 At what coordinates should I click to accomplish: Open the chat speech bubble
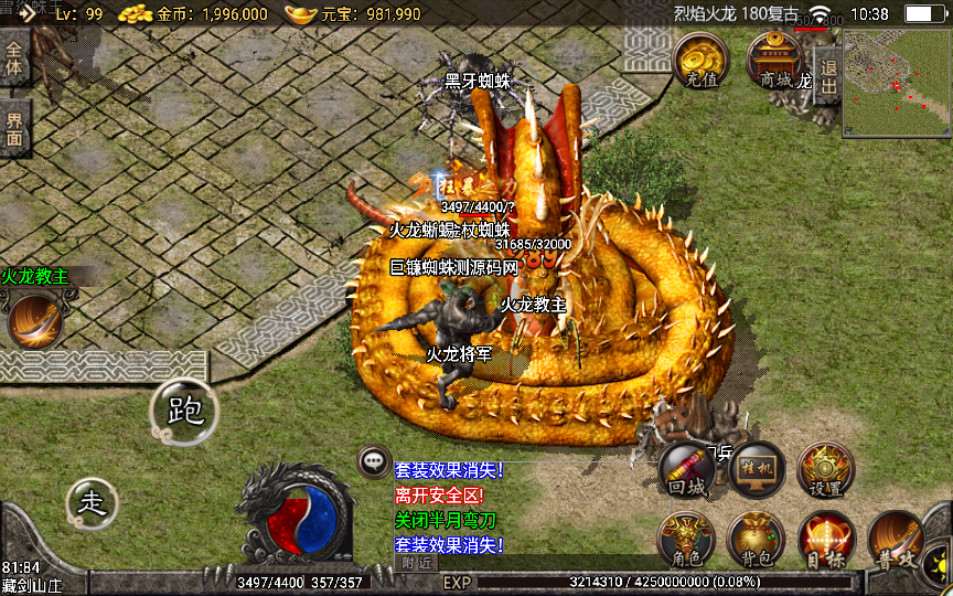(375, 461)
